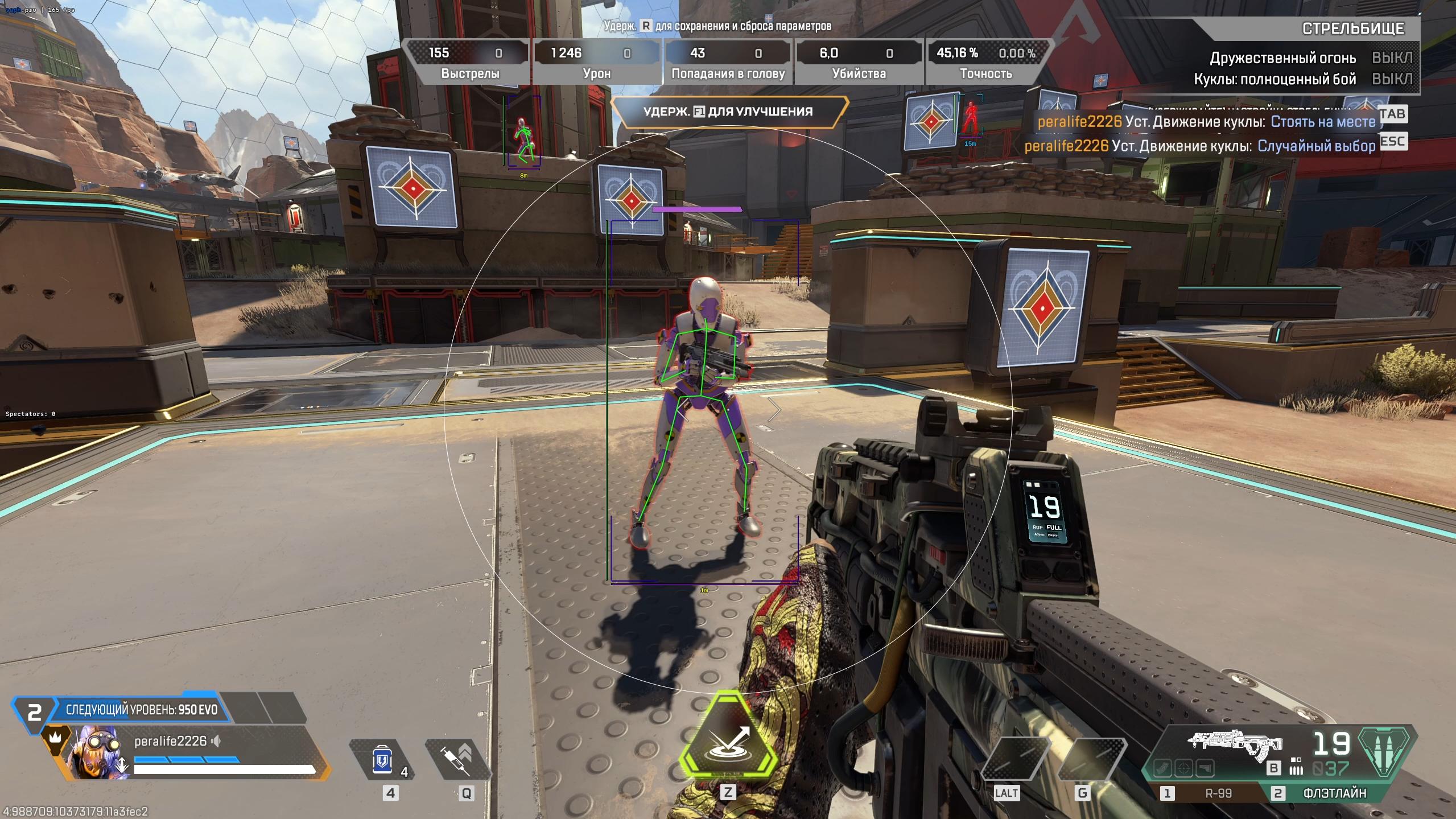This screenshot has height=819, width=1456.
Task: Toggle the Дружественный огонь setting
Action: [x=1391, y=58]
